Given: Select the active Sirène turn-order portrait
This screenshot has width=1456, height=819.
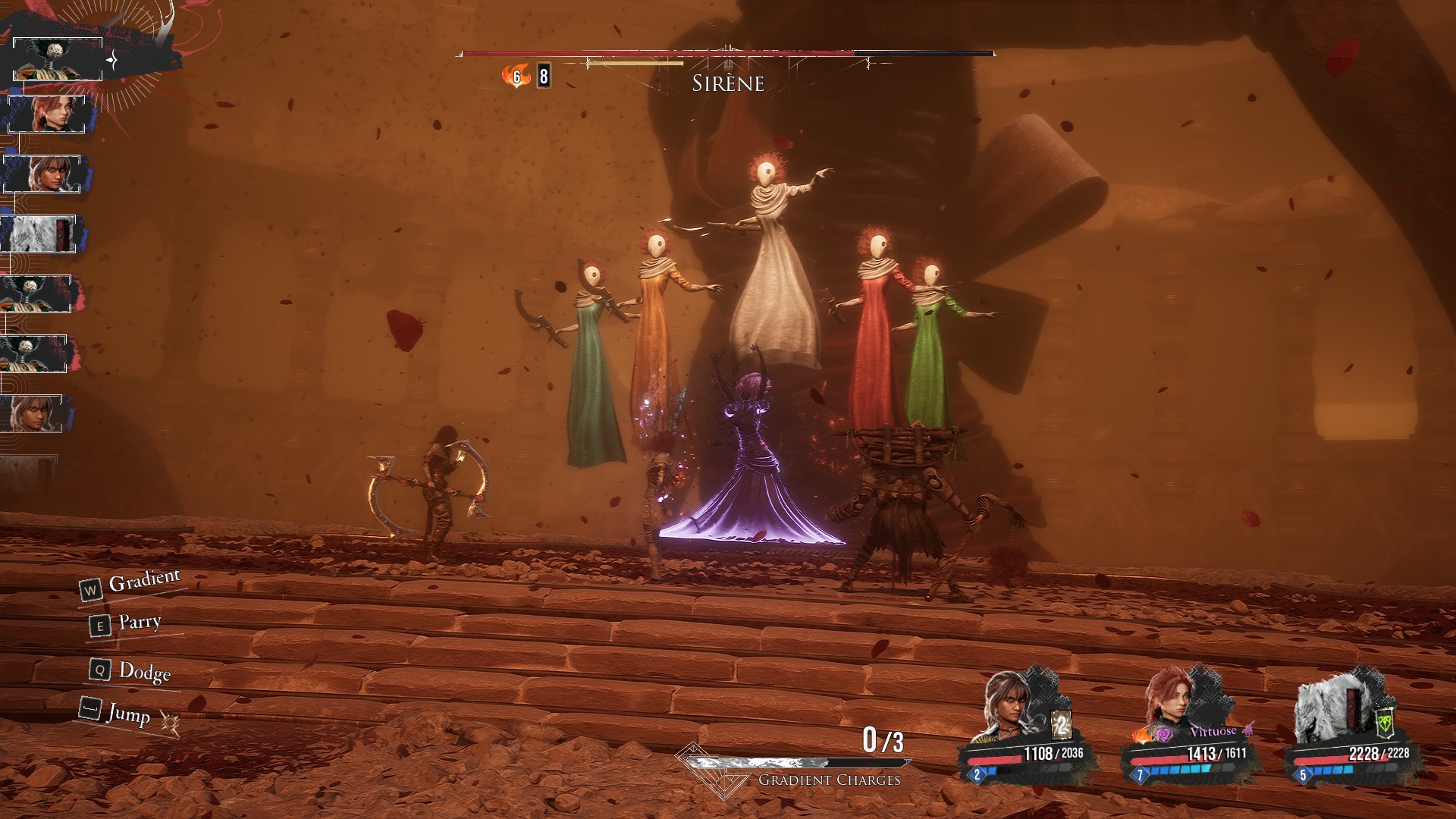Looking at the screenshot, I should tap(58, 59).
